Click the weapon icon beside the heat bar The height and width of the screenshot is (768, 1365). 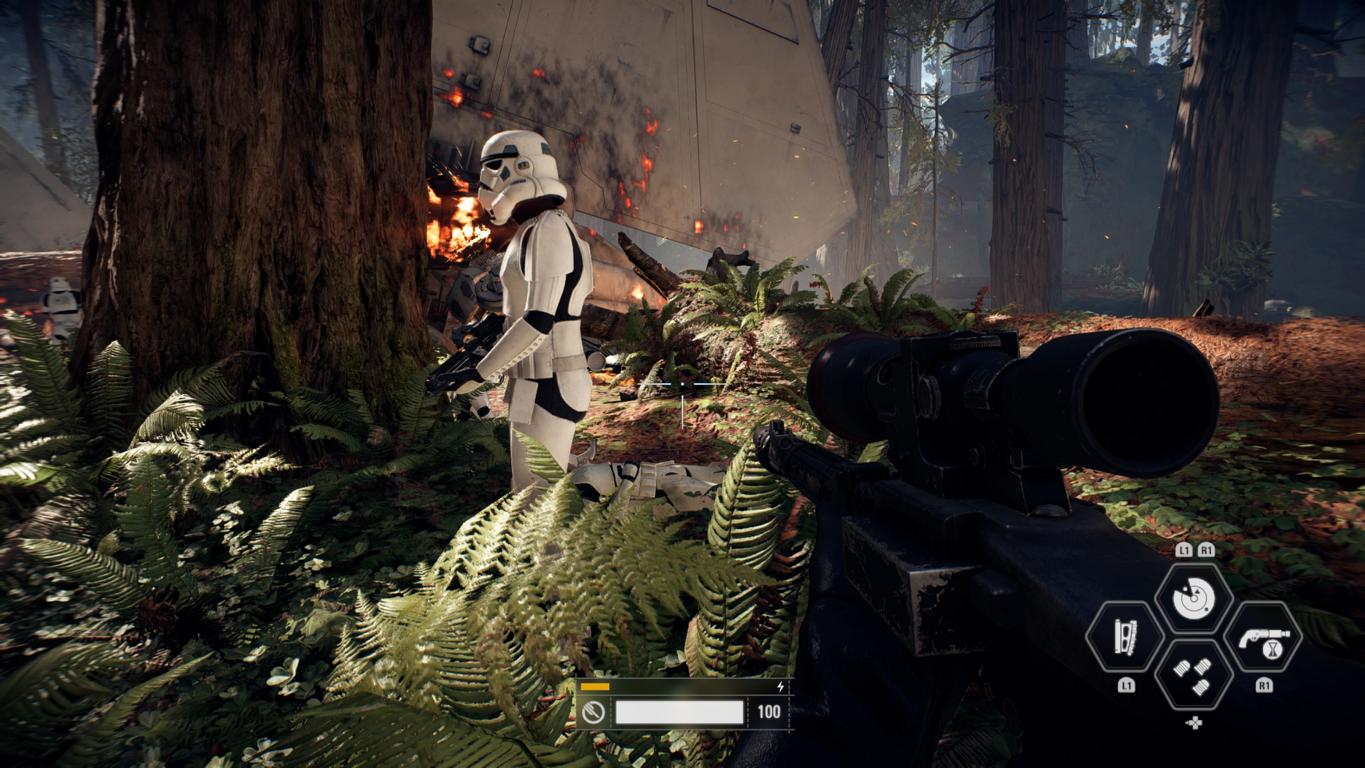[593, 712]
